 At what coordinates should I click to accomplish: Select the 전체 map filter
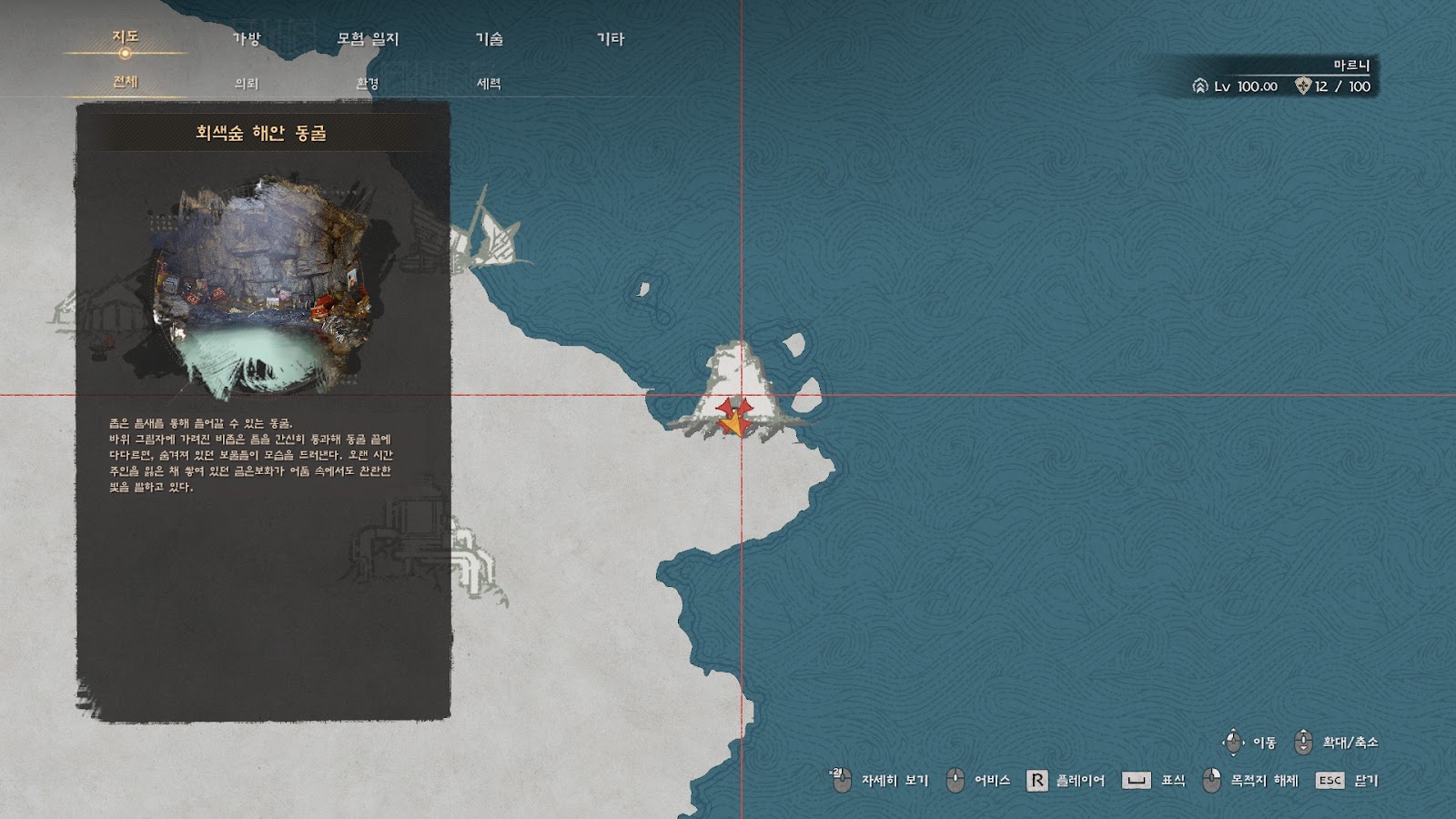126,82
